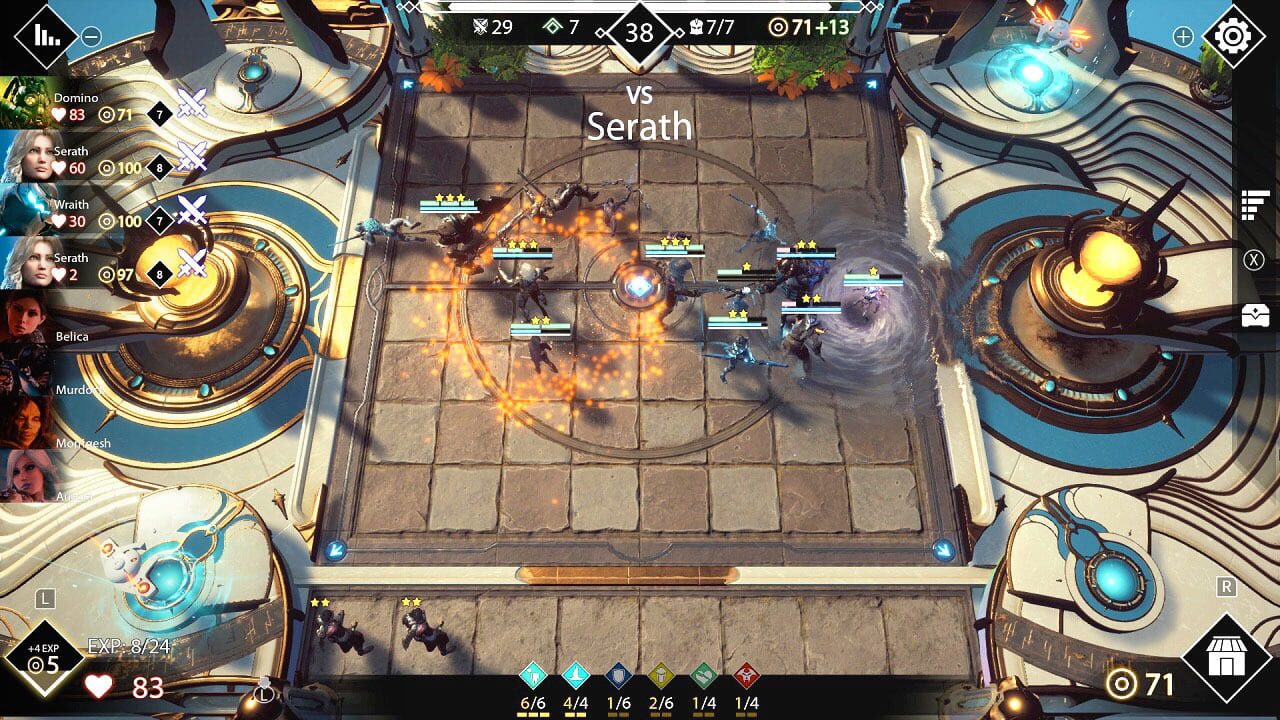Open the loot chest icon on right sidebar

[1252, 312]
